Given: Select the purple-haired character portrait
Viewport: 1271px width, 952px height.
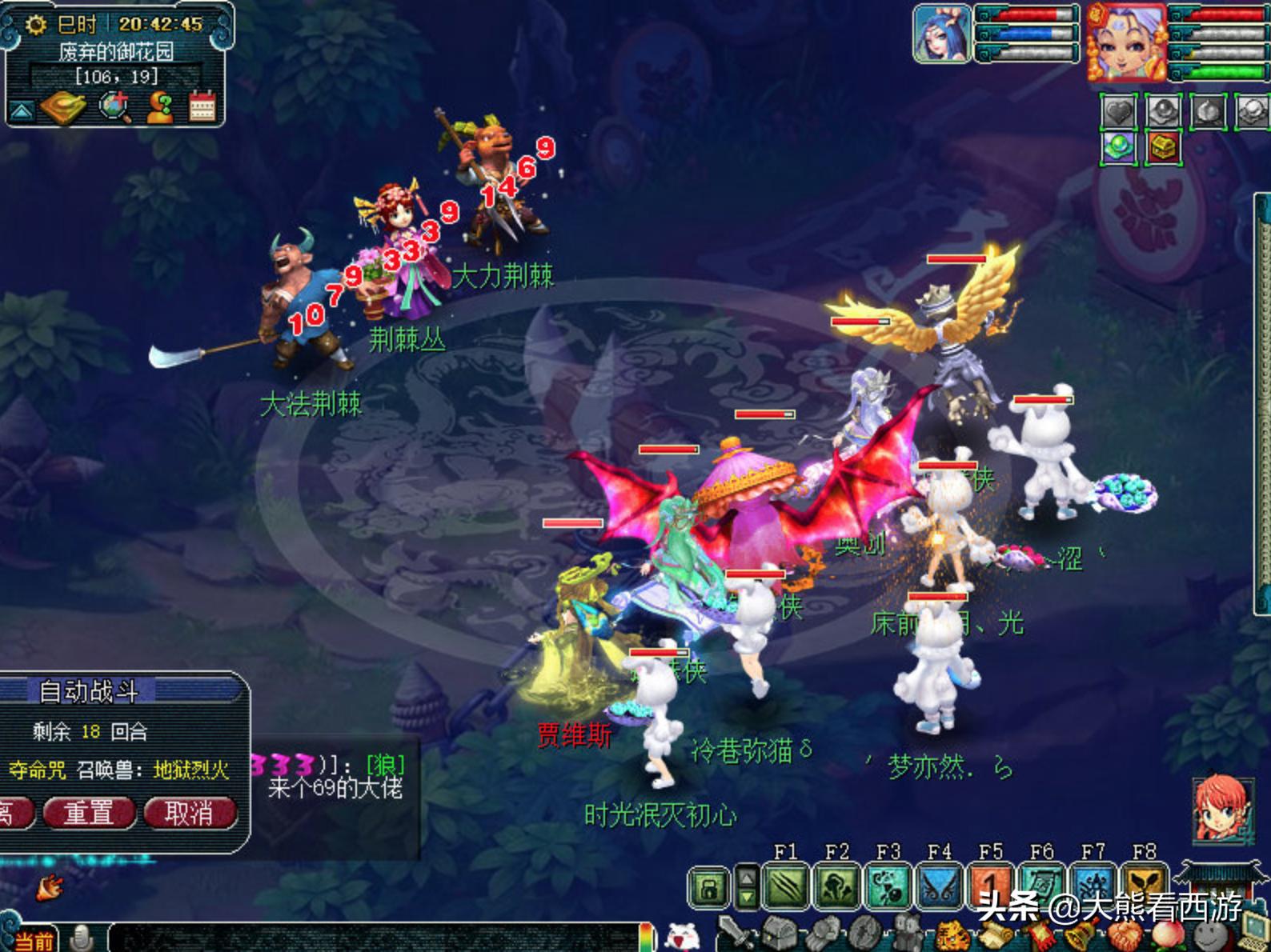Looking at the screenshot, I should point(1125,40).
